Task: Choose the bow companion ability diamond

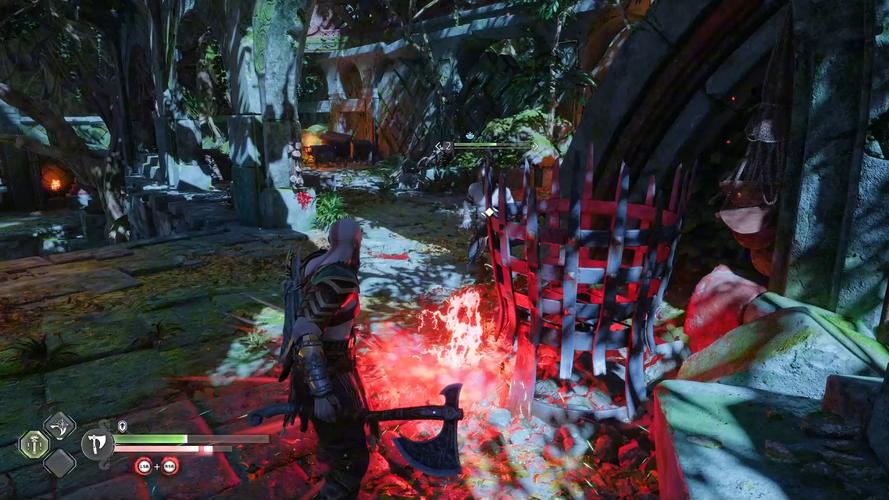Action: pos(59,427)
